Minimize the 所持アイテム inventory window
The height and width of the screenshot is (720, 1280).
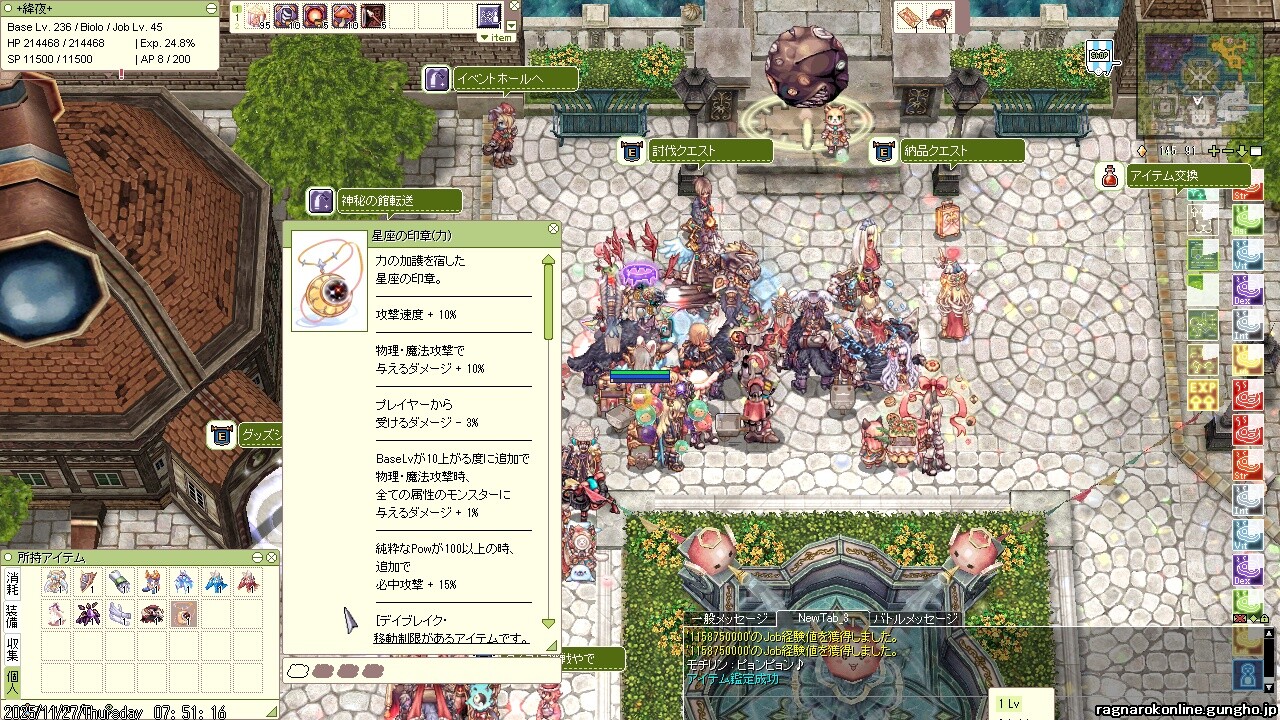coord(257,557)
